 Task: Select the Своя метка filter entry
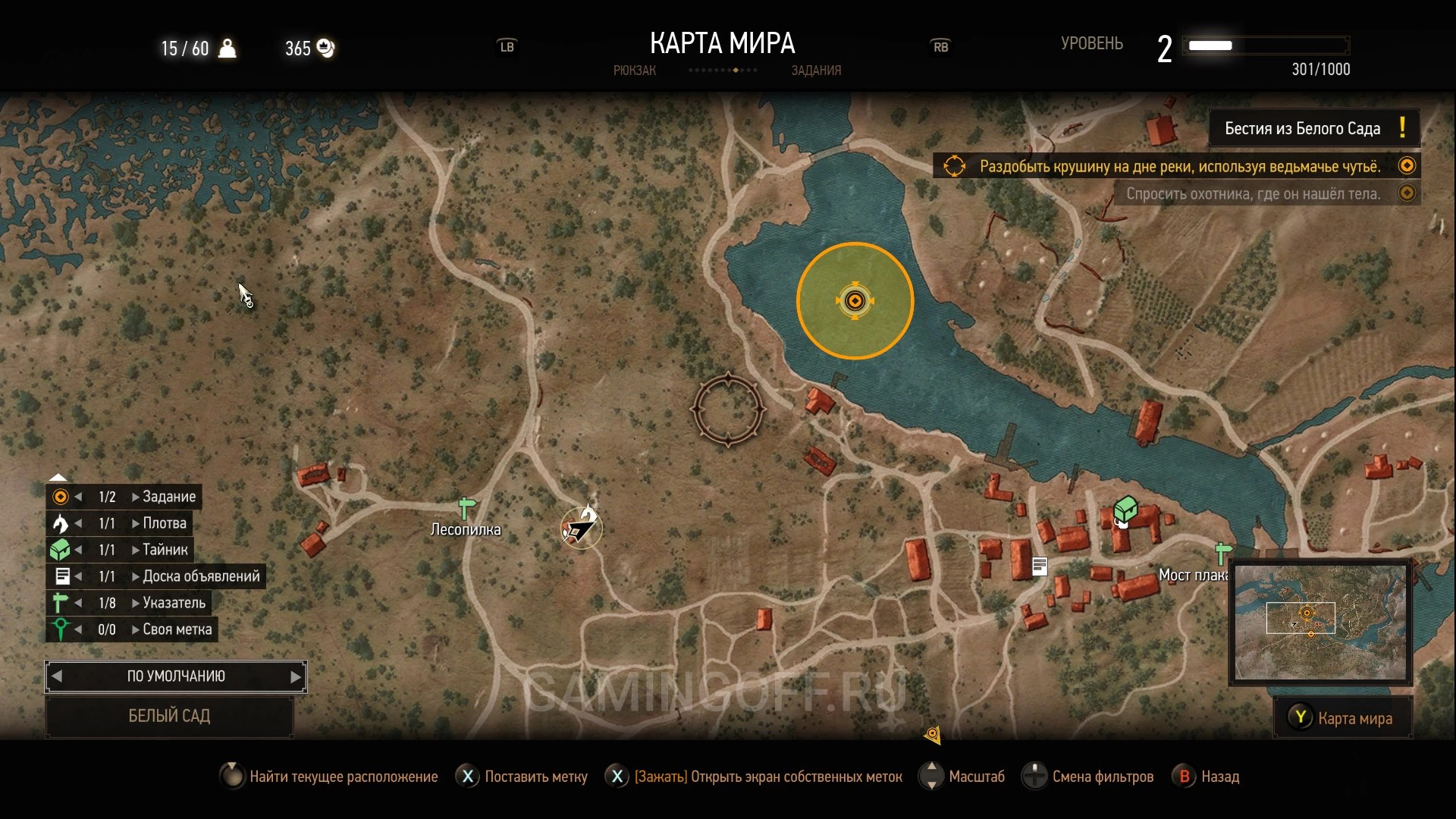(177, 629)
